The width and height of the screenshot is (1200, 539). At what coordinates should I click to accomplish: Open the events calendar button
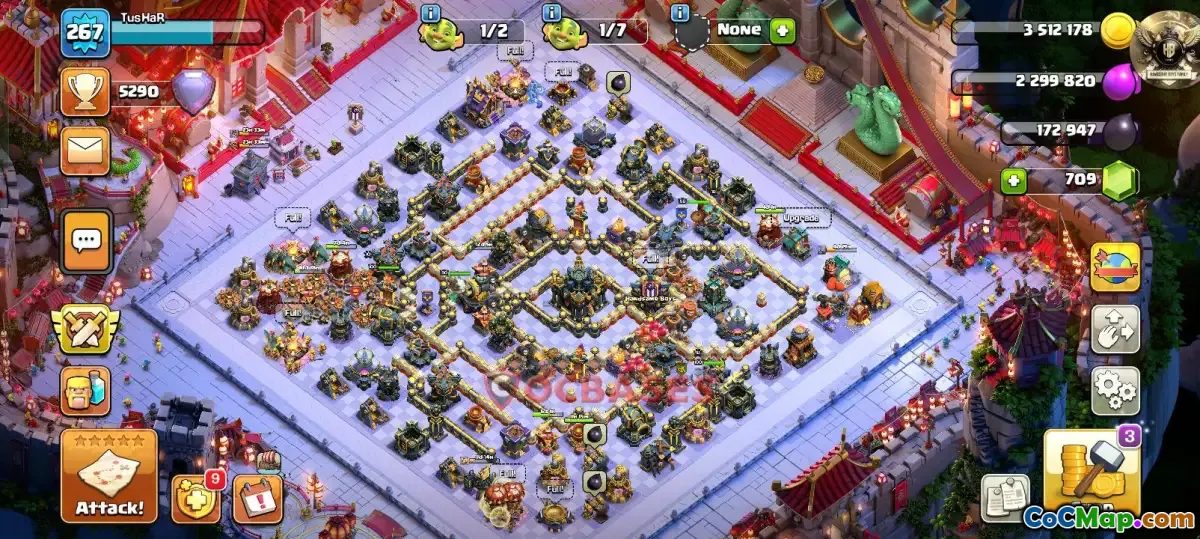[257, 499]
